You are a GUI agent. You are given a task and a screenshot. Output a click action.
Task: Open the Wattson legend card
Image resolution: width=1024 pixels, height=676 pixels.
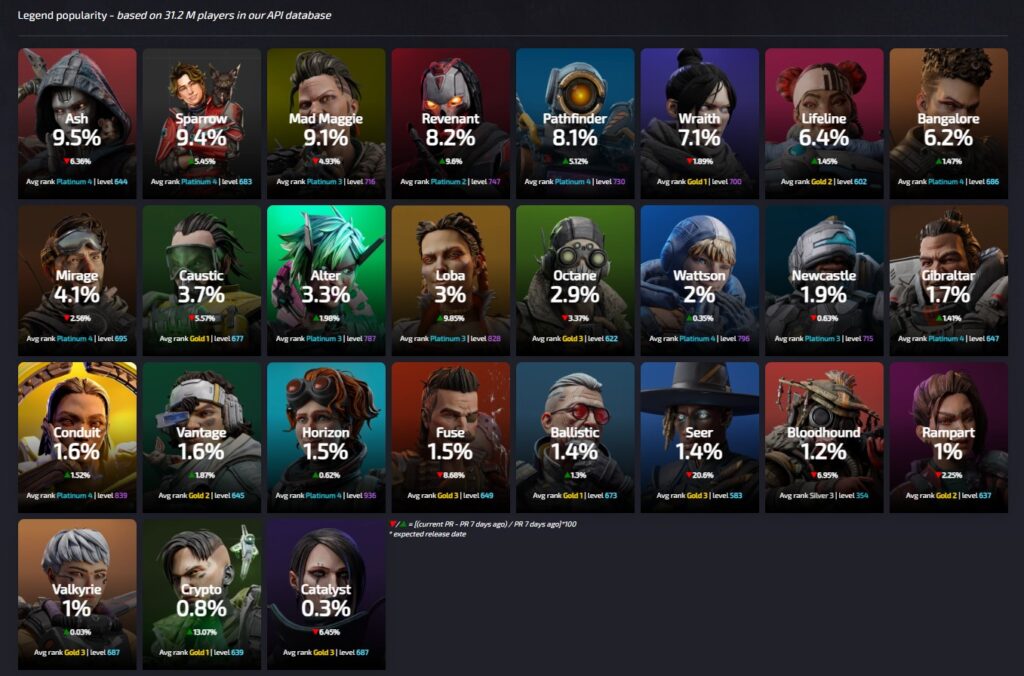(x=699, y=277)
